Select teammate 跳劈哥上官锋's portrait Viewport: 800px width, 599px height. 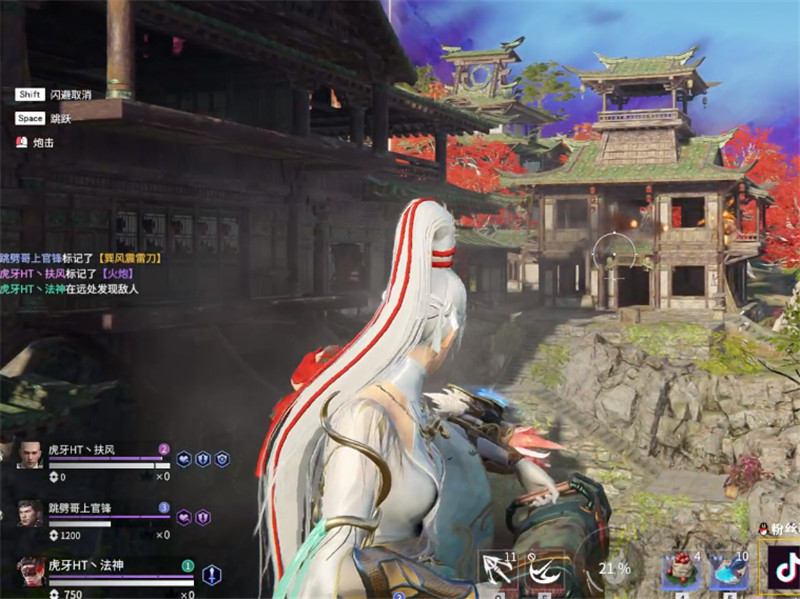pos(30,514)
